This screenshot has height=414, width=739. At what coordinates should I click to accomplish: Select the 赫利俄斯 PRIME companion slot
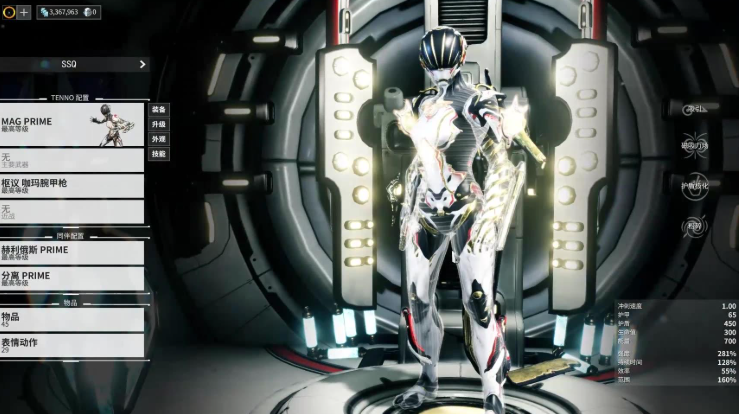72,252
